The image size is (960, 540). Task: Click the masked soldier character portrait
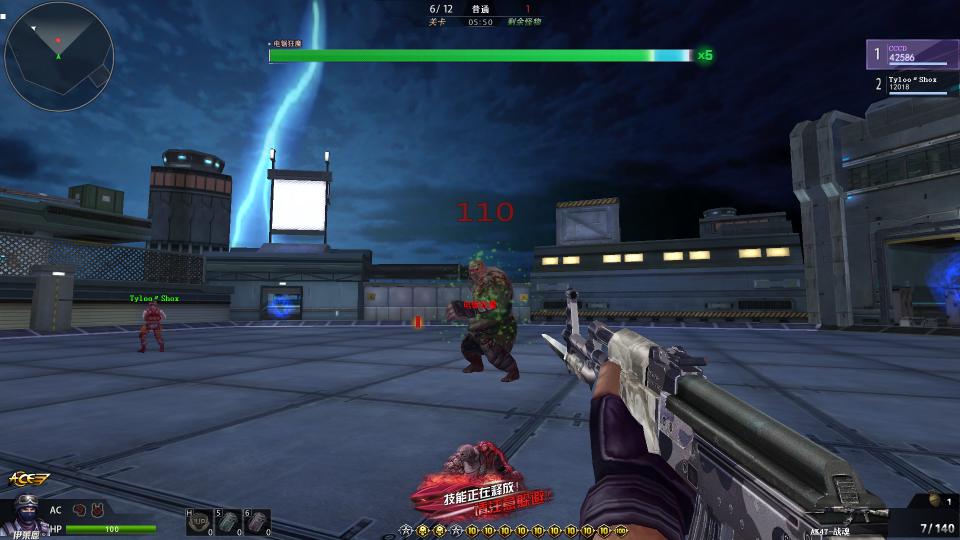pyautogui.click(x=26, y=516)
